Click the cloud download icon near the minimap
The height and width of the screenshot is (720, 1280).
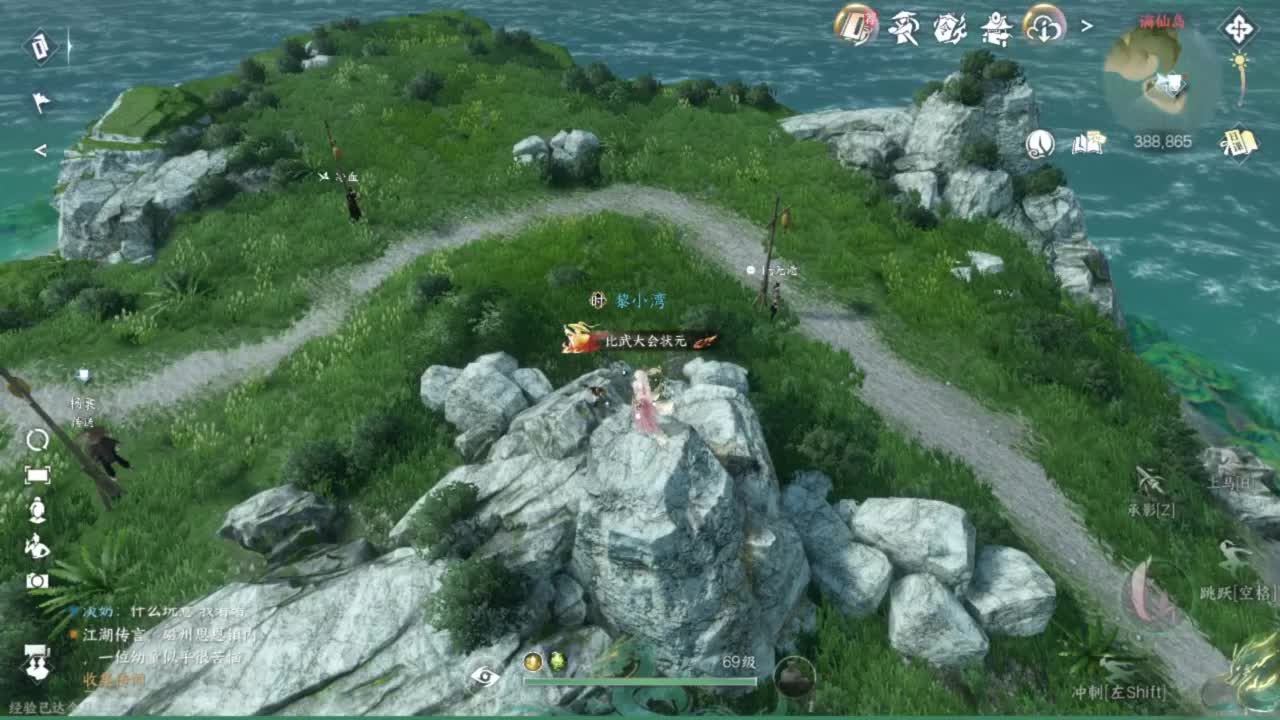click(x=1041, y=28)
